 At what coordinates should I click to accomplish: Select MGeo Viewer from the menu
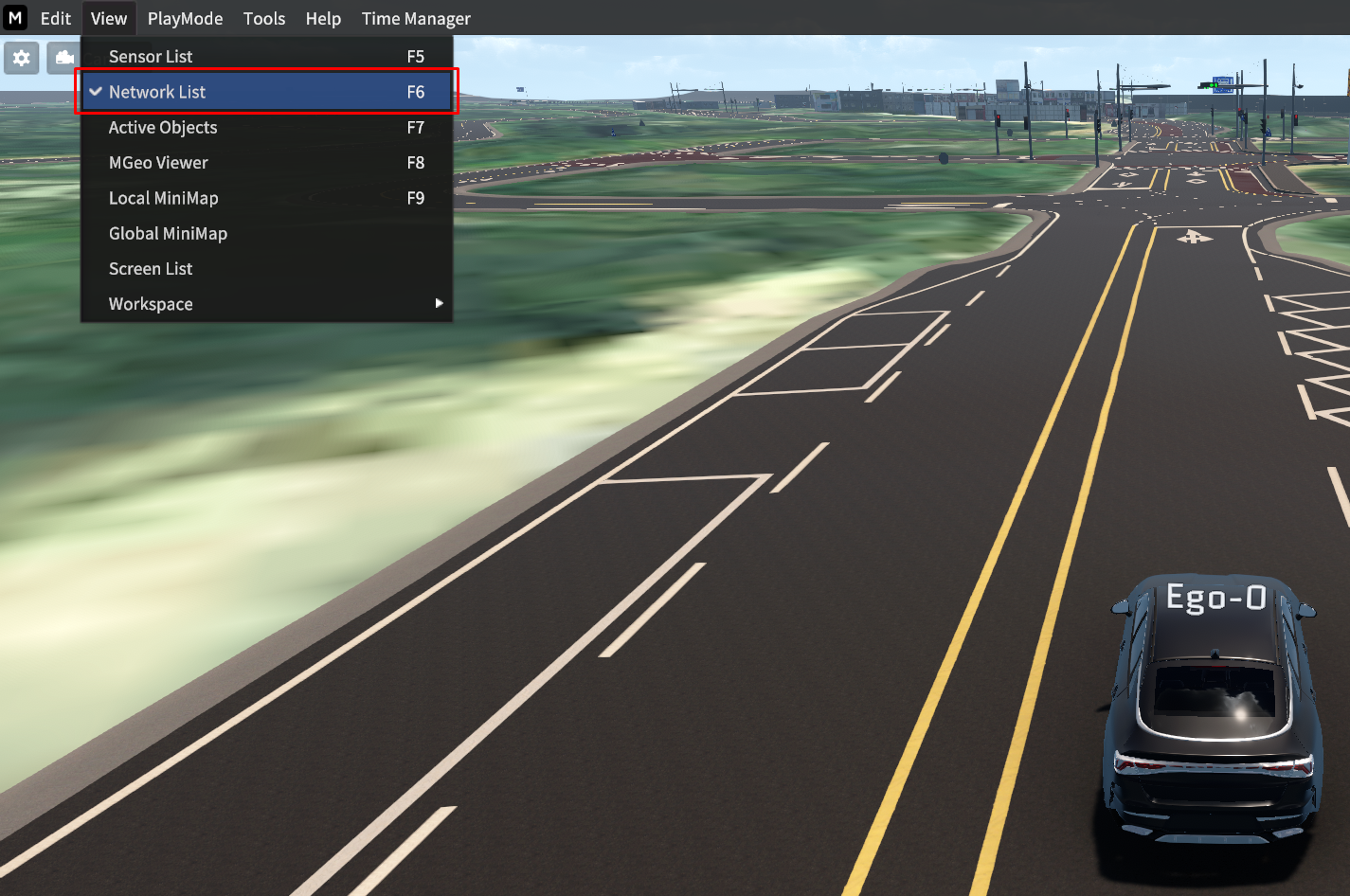[158, 162]
